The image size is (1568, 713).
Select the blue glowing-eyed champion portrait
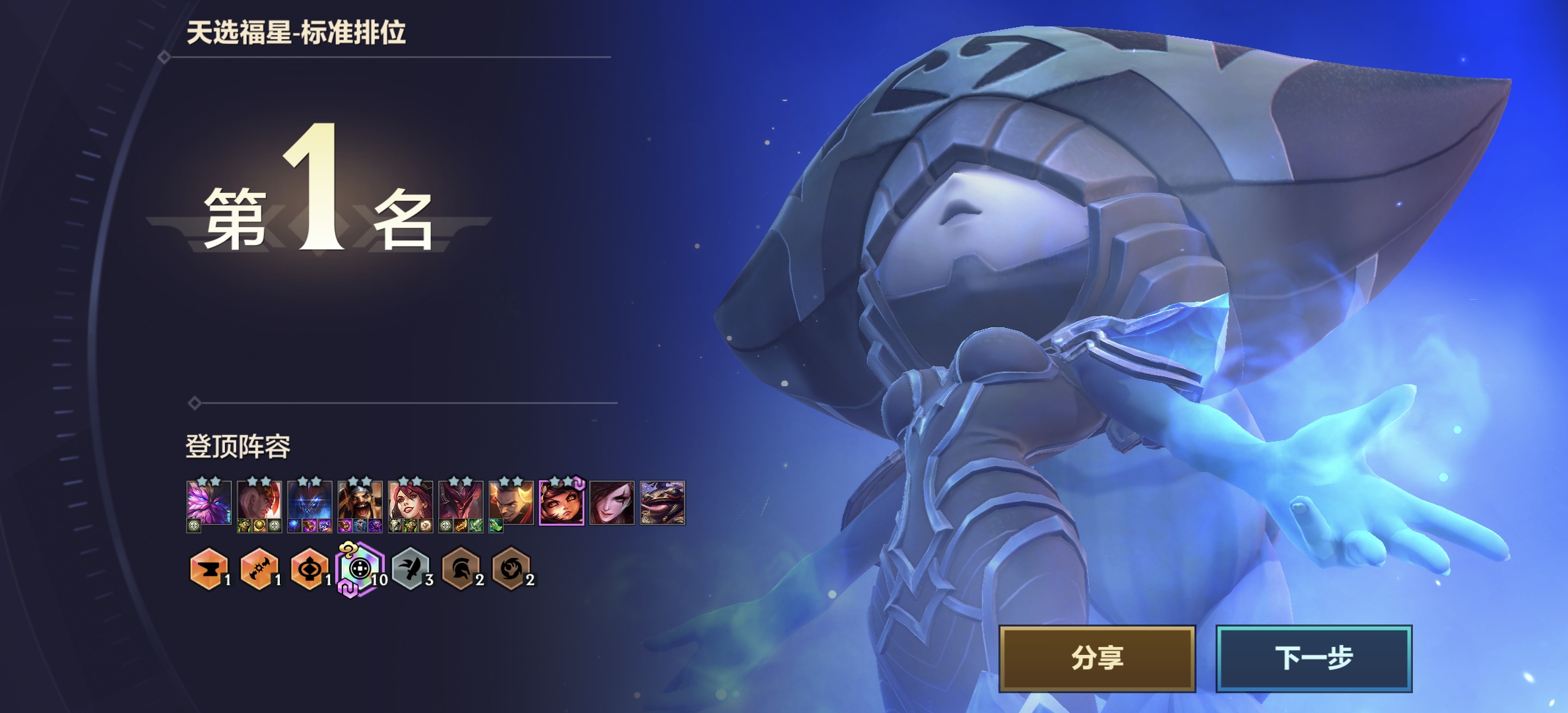tap(310, 502)
